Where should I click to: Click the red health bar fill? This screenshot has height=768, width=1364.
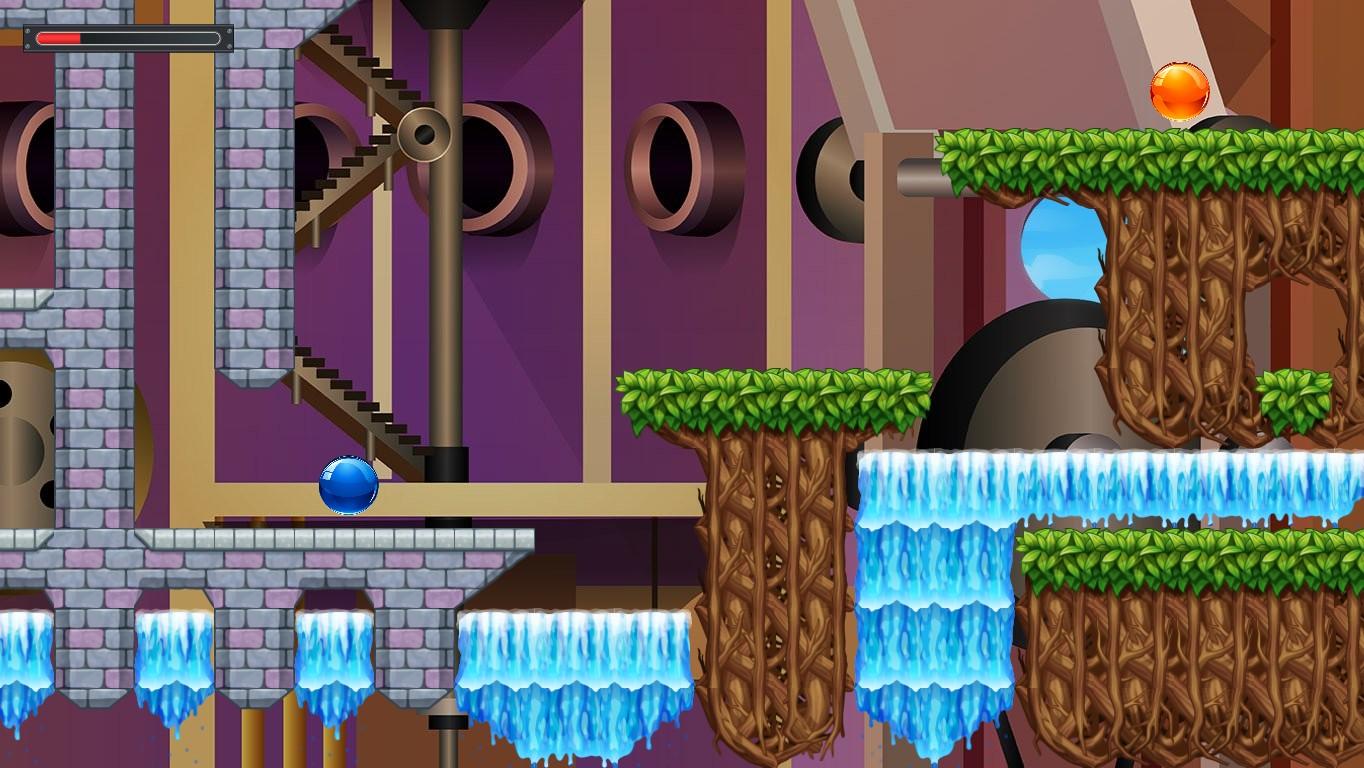(x=60, y=37)
